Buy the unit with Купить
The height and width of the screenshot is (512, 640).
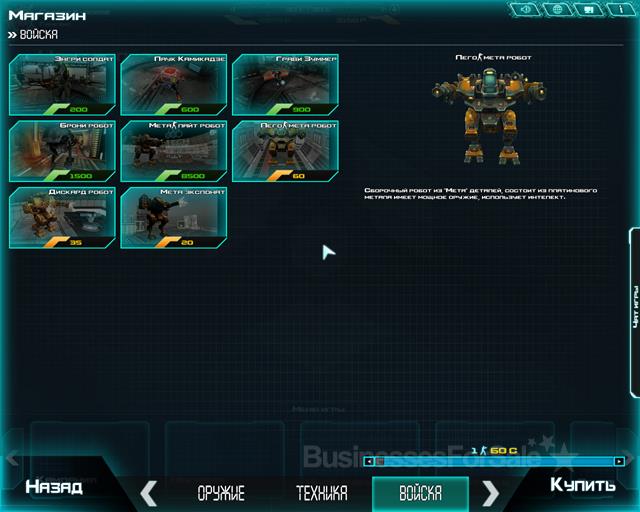point(582,485)
